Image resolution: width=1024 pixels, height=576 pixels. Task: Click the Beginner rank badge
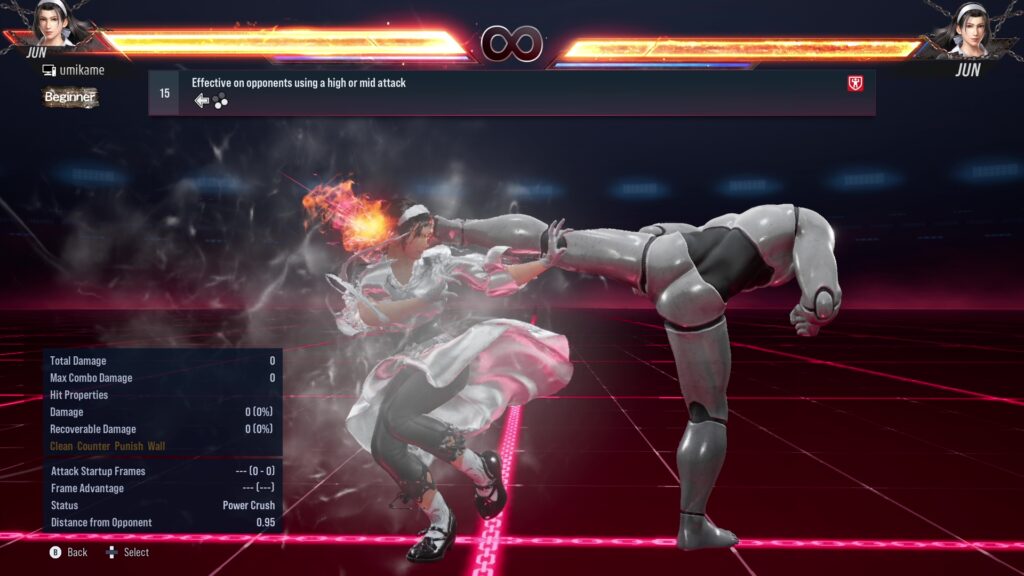click(x=70, y=97)
